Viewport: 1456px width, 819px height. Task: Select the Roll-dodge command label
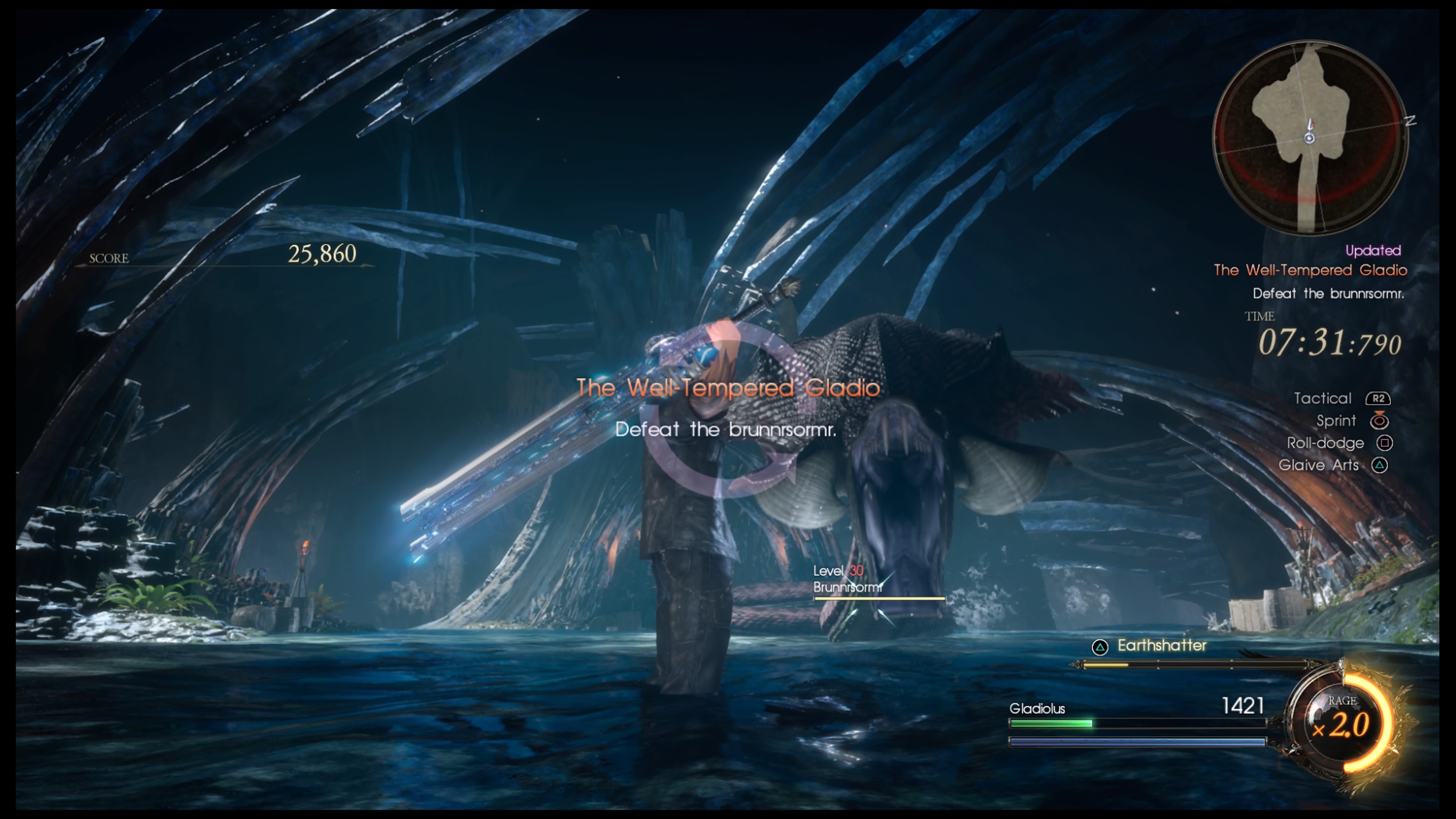[1325, 443]
